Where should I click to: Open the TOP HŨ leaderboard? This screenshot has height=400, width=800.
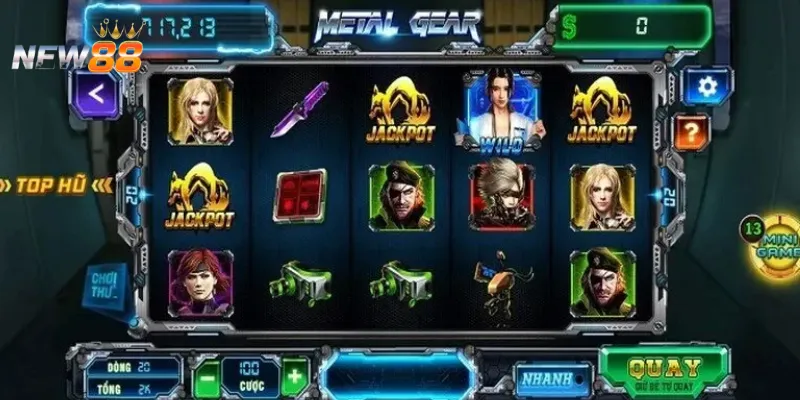[x=62, y=185]
